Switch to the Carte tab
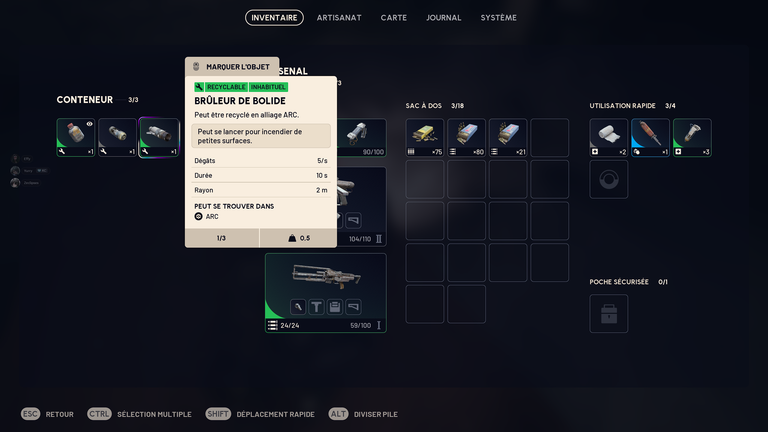 click(x=393, y=18)
